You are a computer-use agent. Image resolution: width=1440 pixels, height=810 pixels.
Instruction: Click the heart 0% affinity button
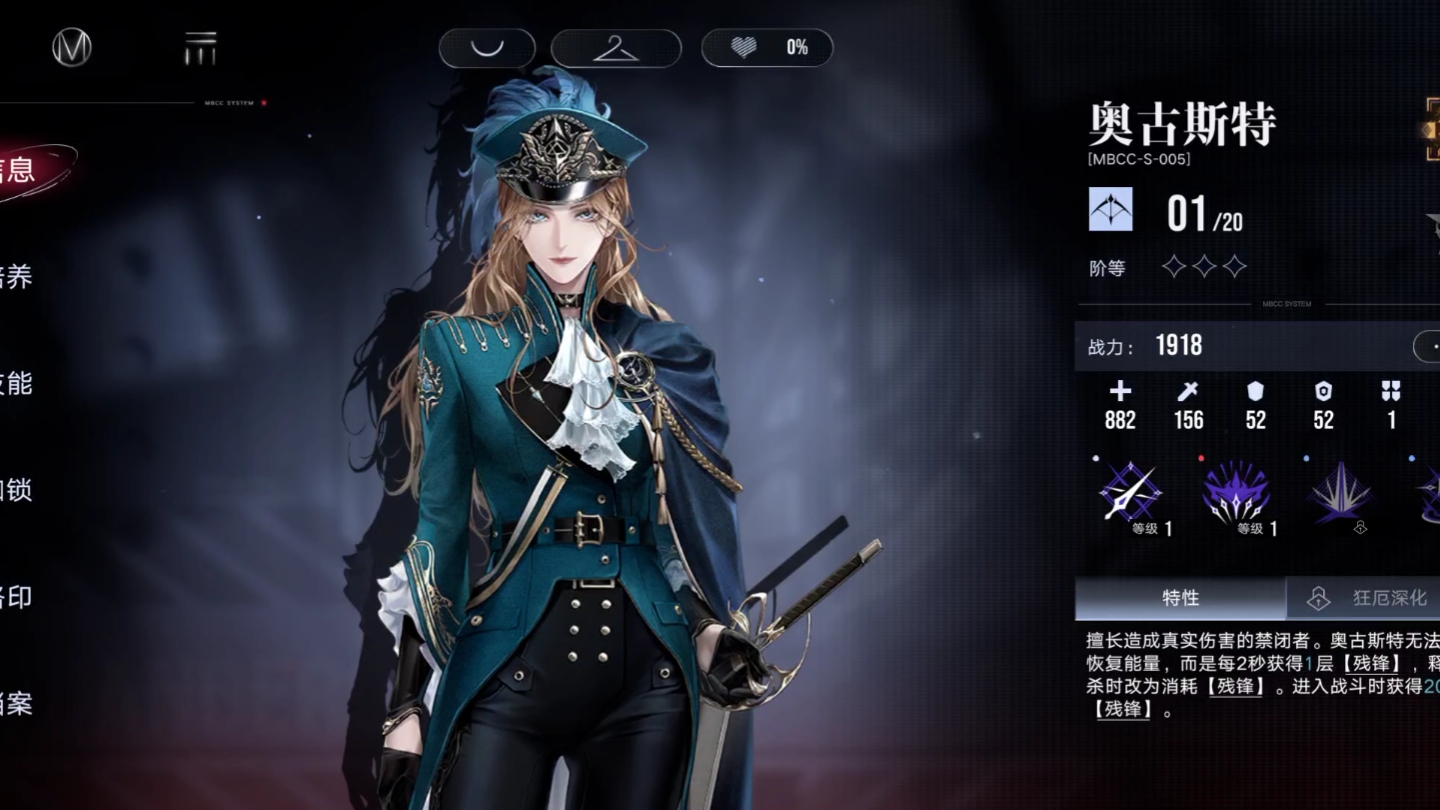pyautogui.click(x=767, y=48)
